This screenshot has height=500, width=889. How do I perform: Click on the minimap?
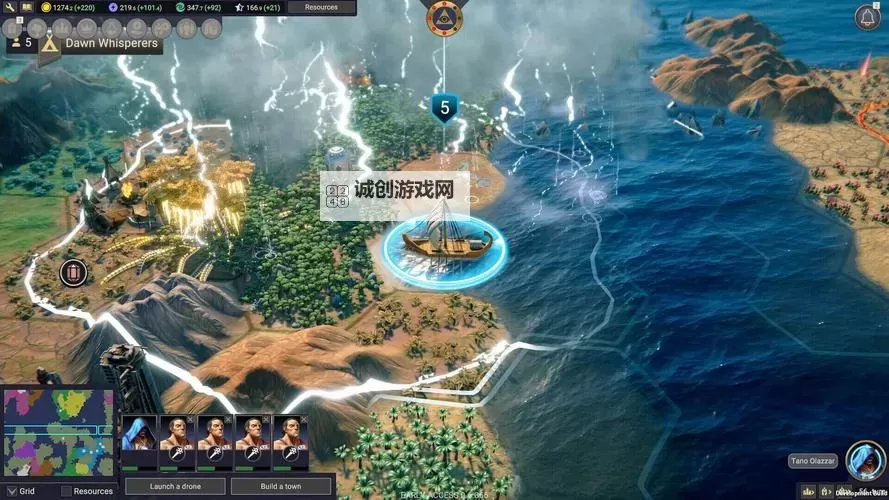[x=59, y=432]
